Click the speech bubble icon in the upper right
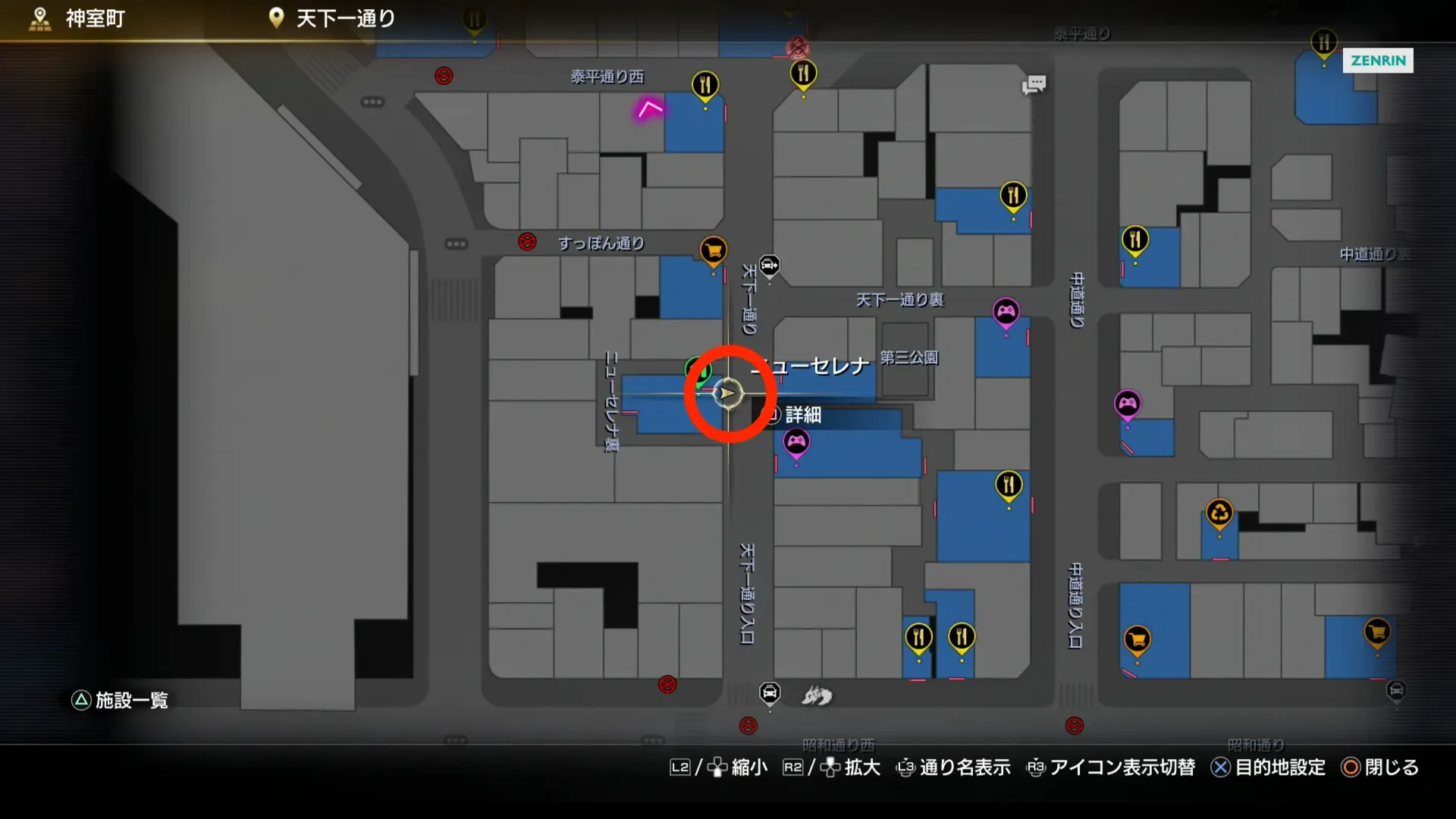The height and width of the screenshot is (819, 1456). click(1034, 85)
